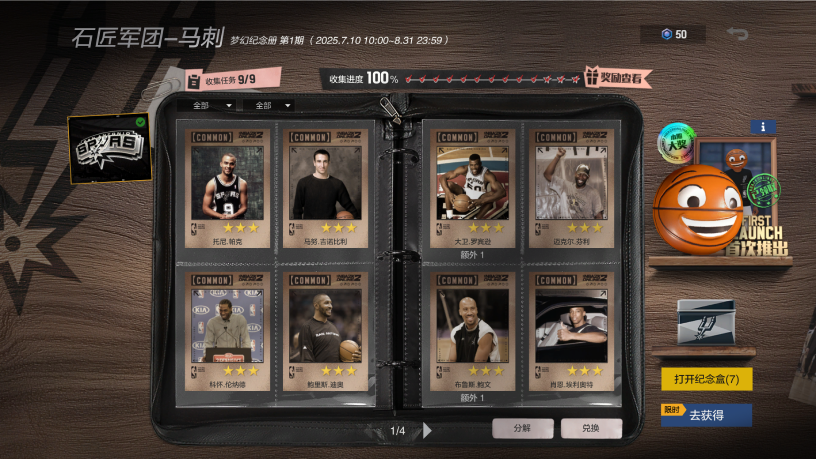Pick the 大卫·罗宾逊 player card
The image size is (816, 459).
click(x=472, y=189)
